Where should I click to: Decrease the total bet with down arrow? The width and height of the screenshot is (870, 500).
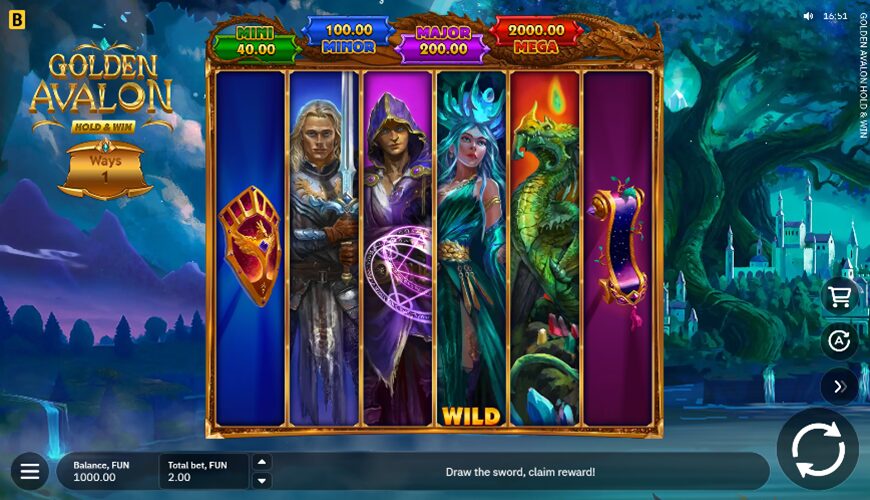point(262,481)
